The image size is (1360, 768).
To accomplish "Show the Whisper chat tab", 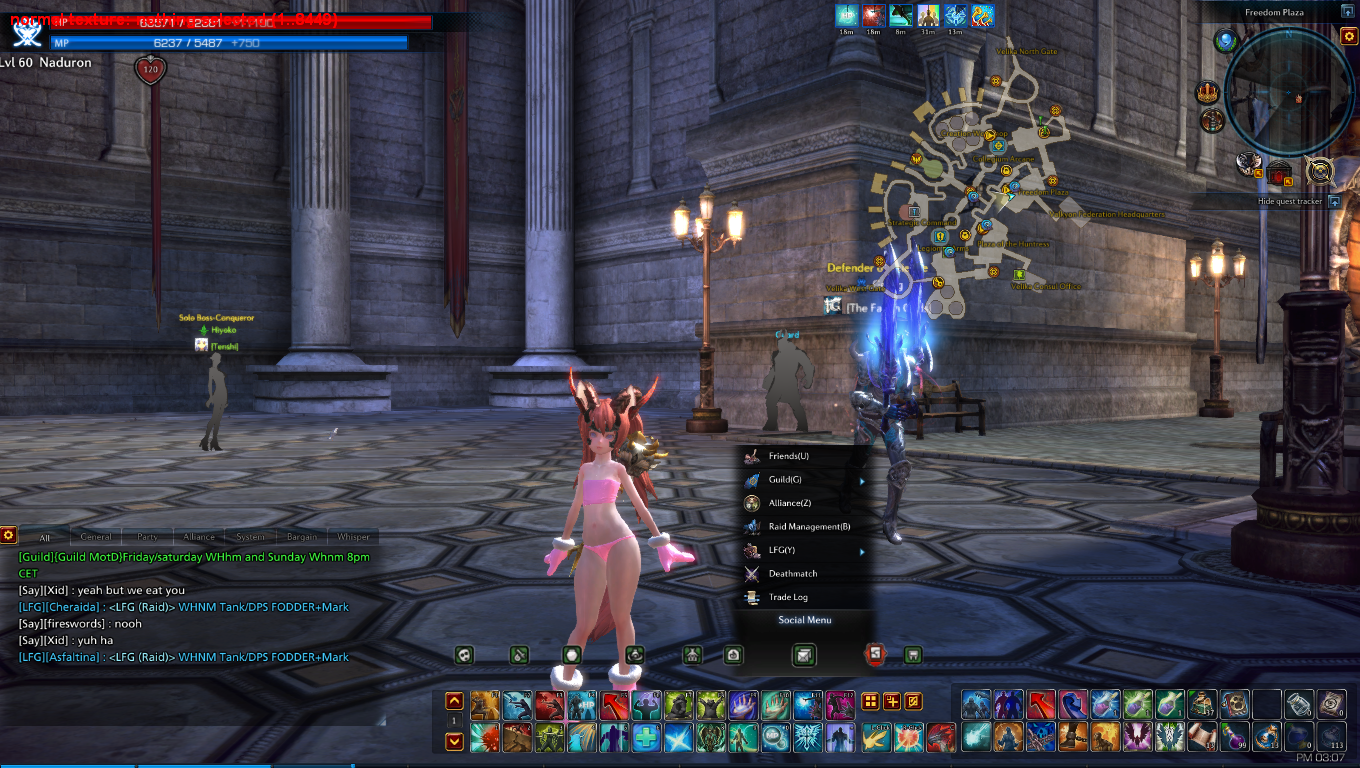I will [353, 537].
